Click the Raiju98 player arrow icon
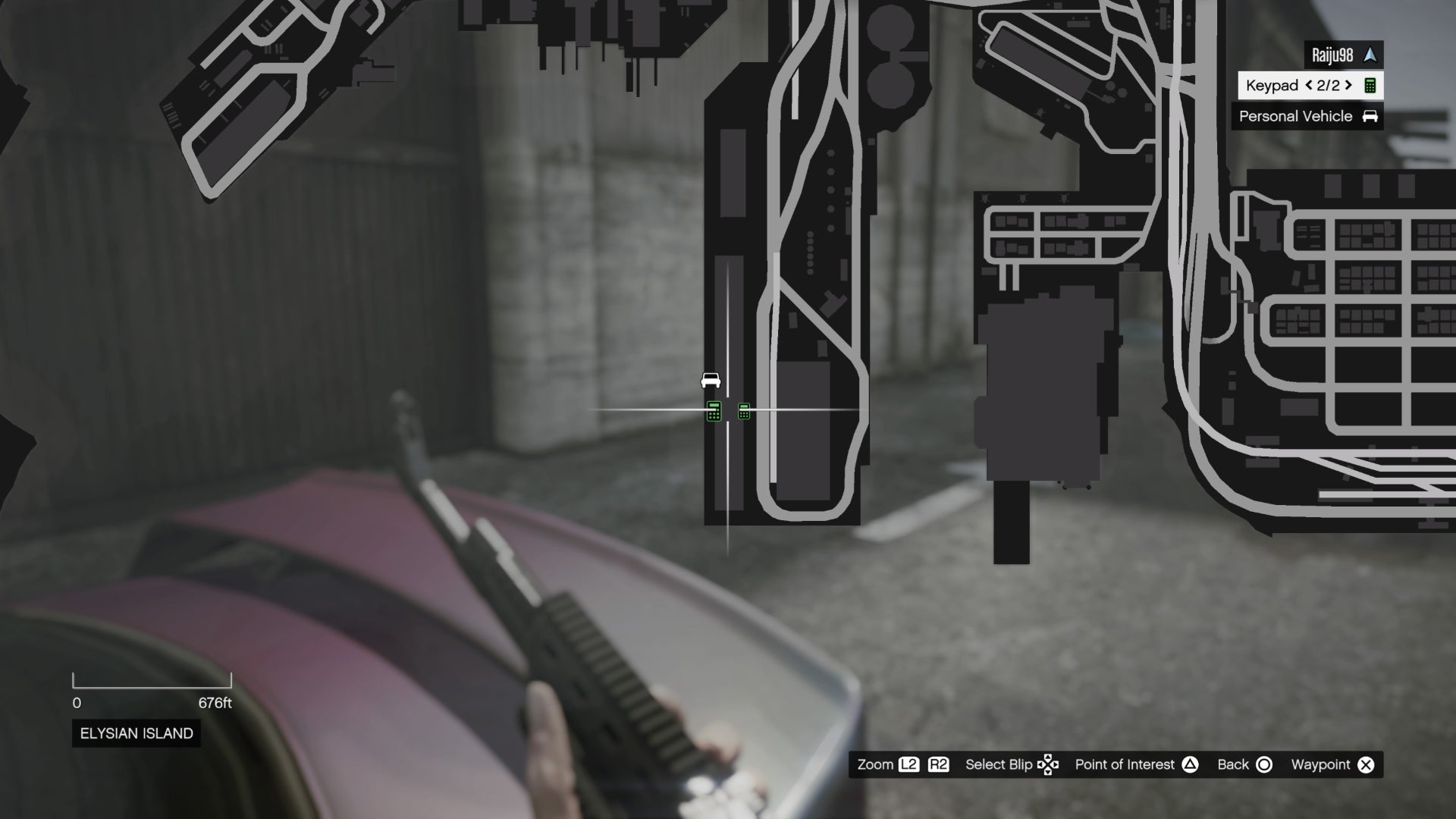The width and height of the screenshot is (1456, 819). tap(1371, 54)
